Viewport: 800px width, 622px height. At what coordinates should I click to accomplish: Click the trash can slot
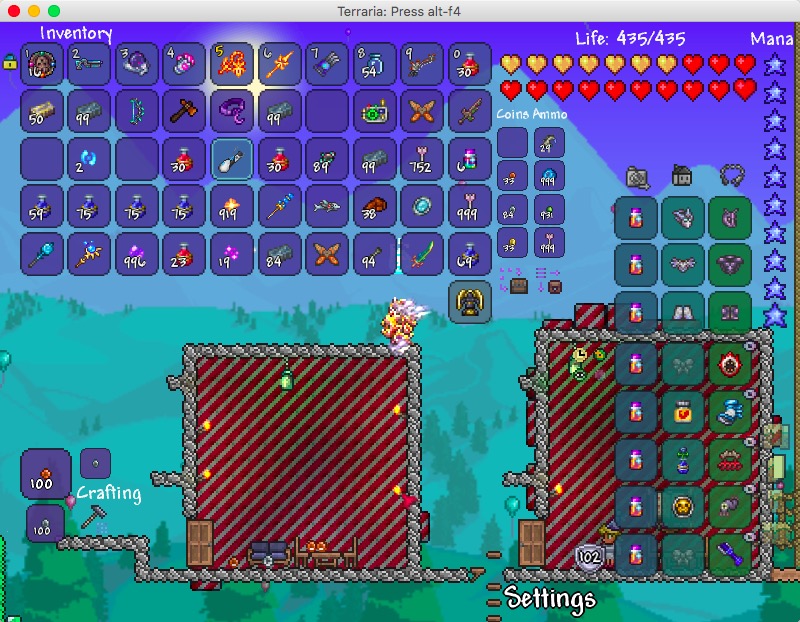468,302
